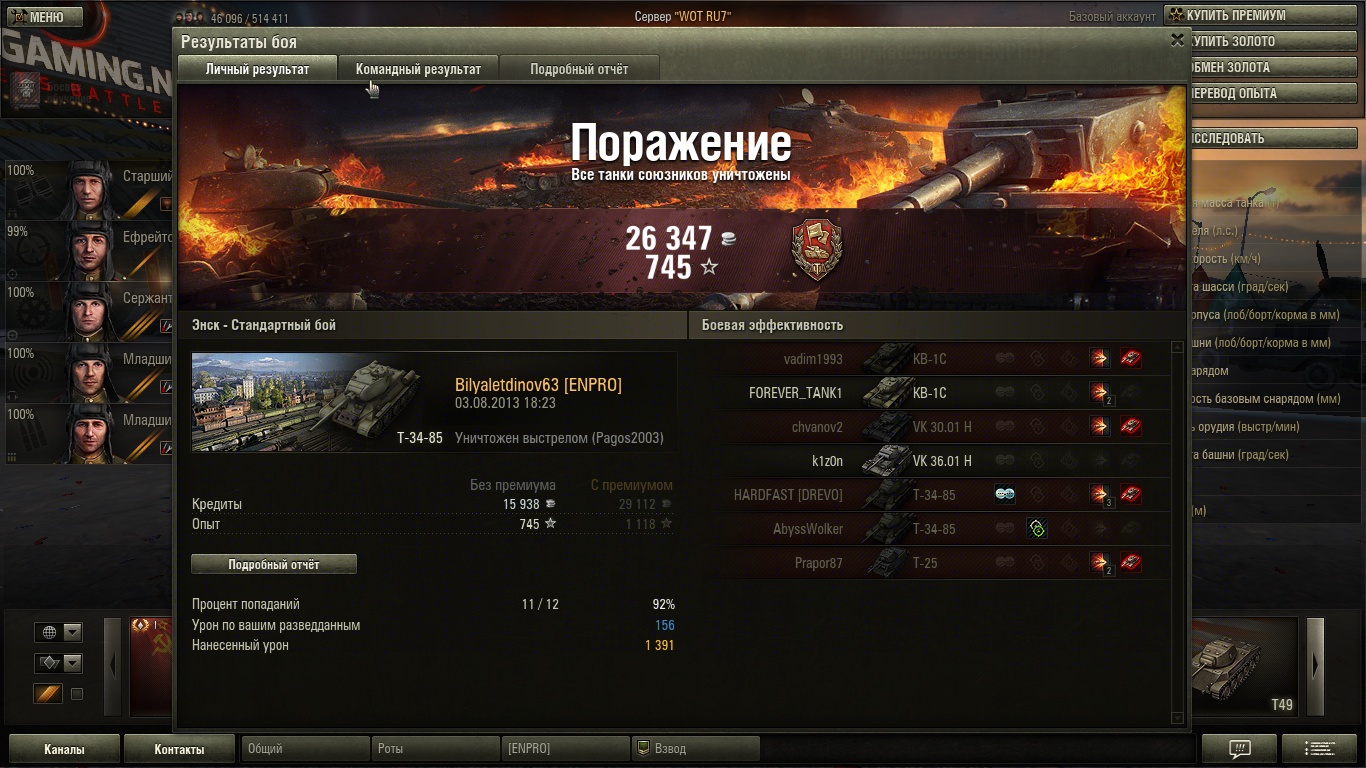
Task: Switch to the Общий chat tab
Action: (305, 748)
